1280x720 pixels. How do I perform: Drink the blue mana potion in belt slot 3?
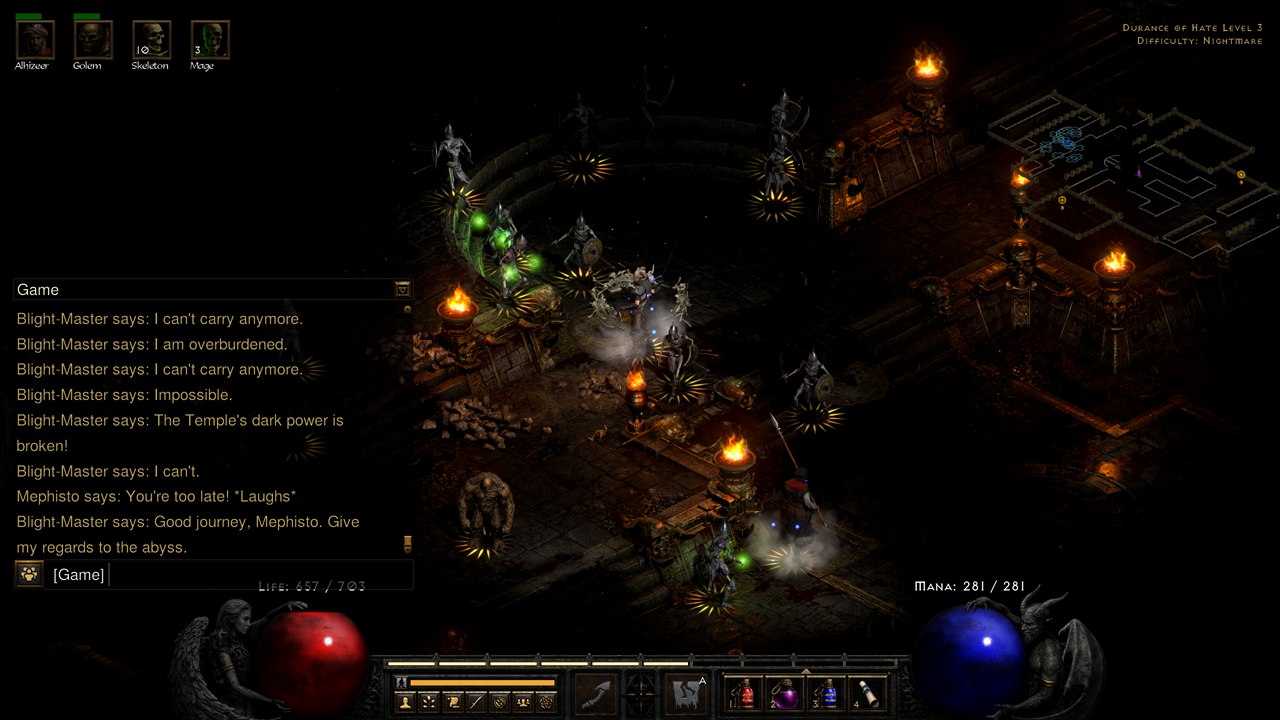pyautogui.click(x=829, y=693)
